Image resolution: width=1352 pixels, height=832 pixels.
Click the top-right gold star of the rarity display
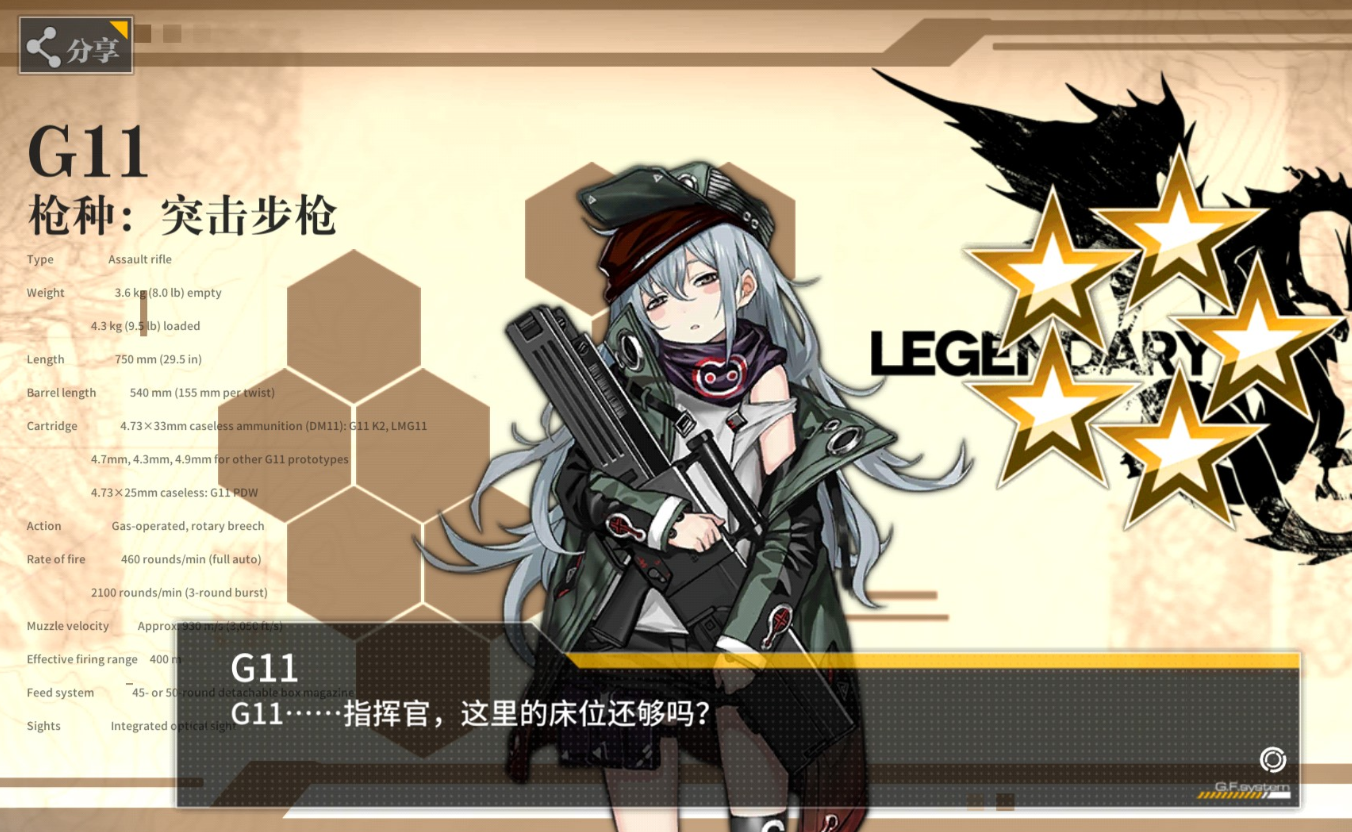click(x=1177, y=235)
